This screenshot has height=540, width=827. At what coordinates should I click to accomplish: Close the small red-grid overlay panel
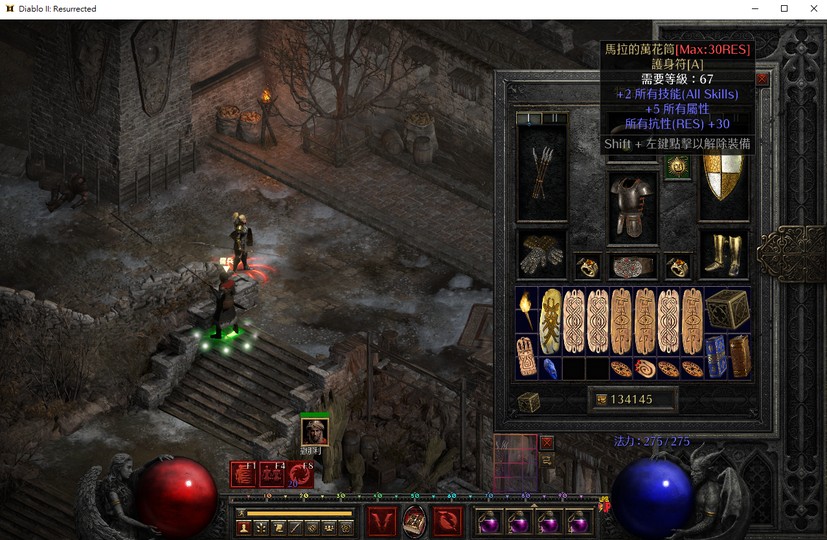(x=546, y=442)
